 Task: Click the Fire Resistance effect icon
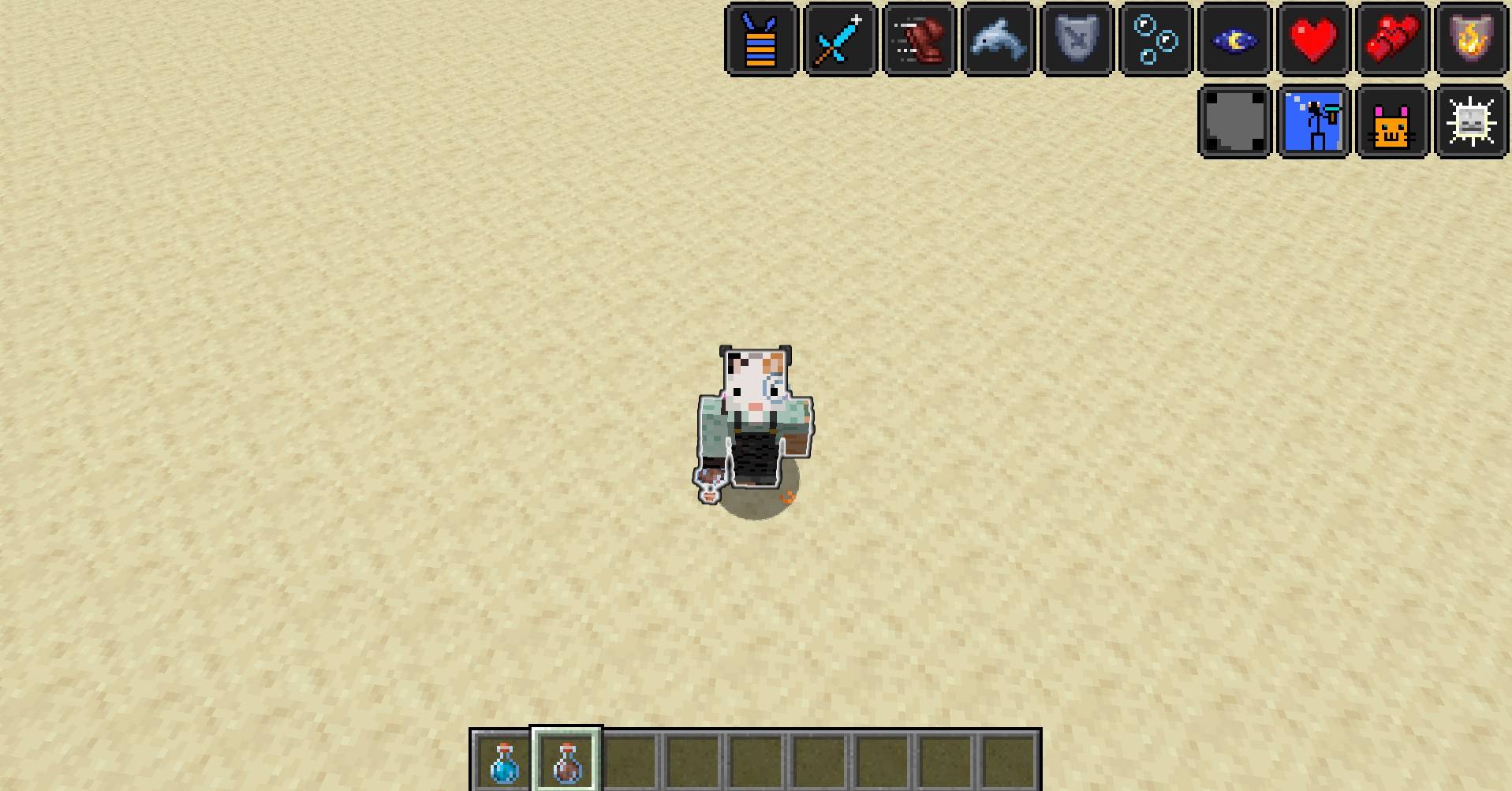[x=1470, y=39]
